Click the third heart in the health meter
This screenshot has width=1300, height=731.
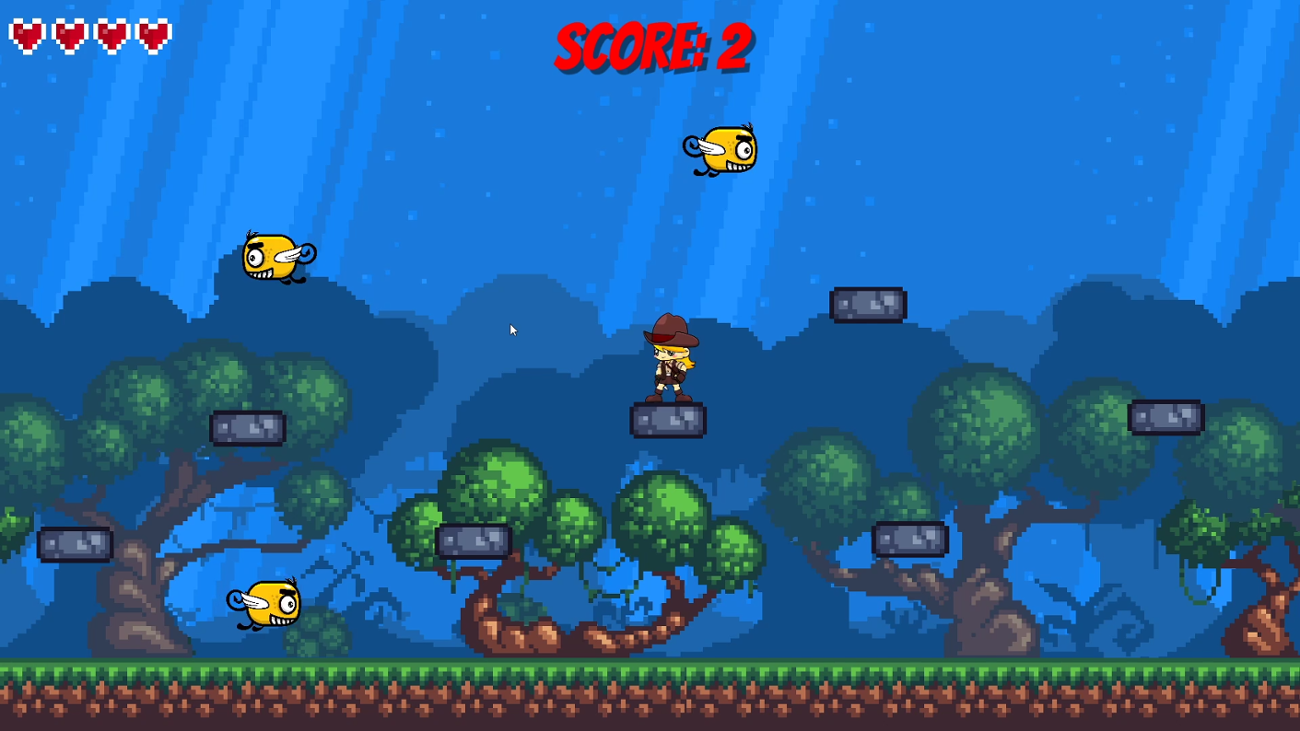[109, 34]
